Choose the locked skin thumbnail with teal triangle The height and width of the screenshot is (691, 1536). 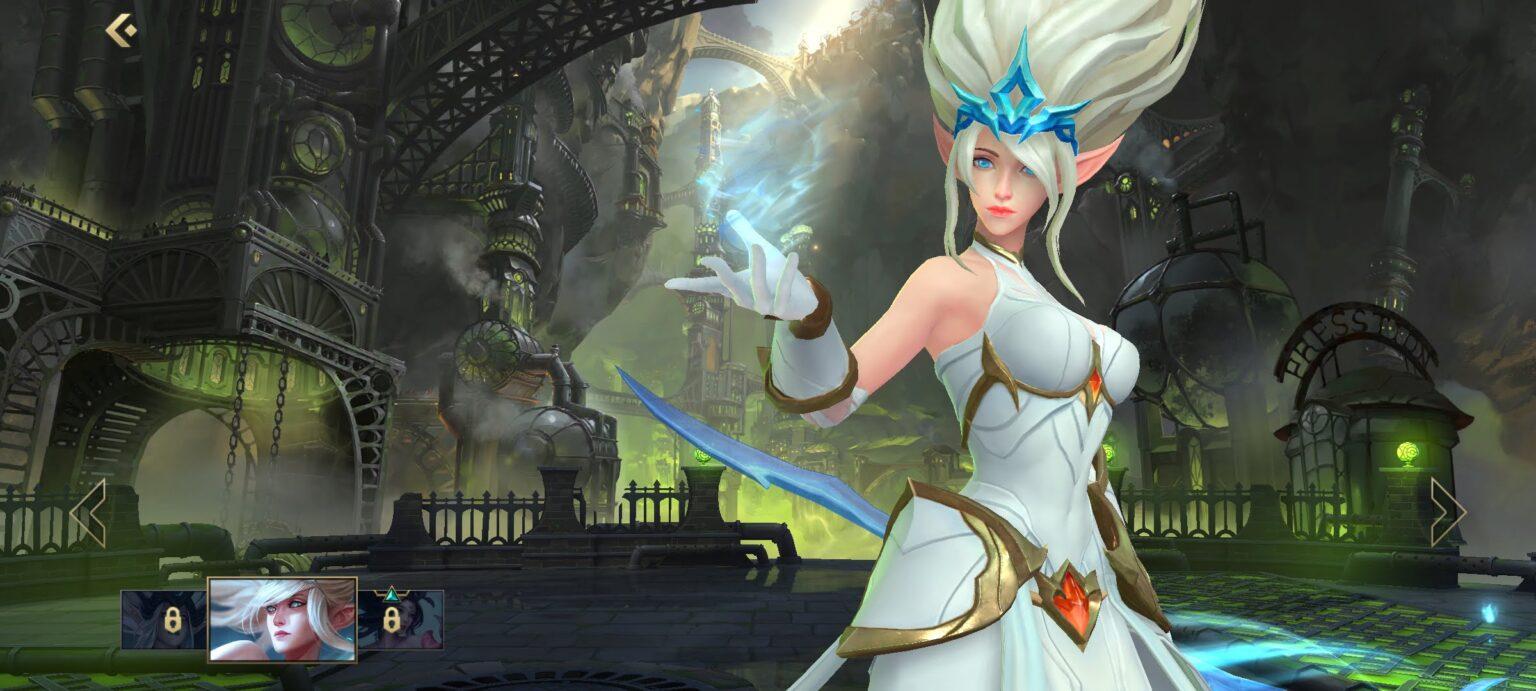tap(400, 619)
